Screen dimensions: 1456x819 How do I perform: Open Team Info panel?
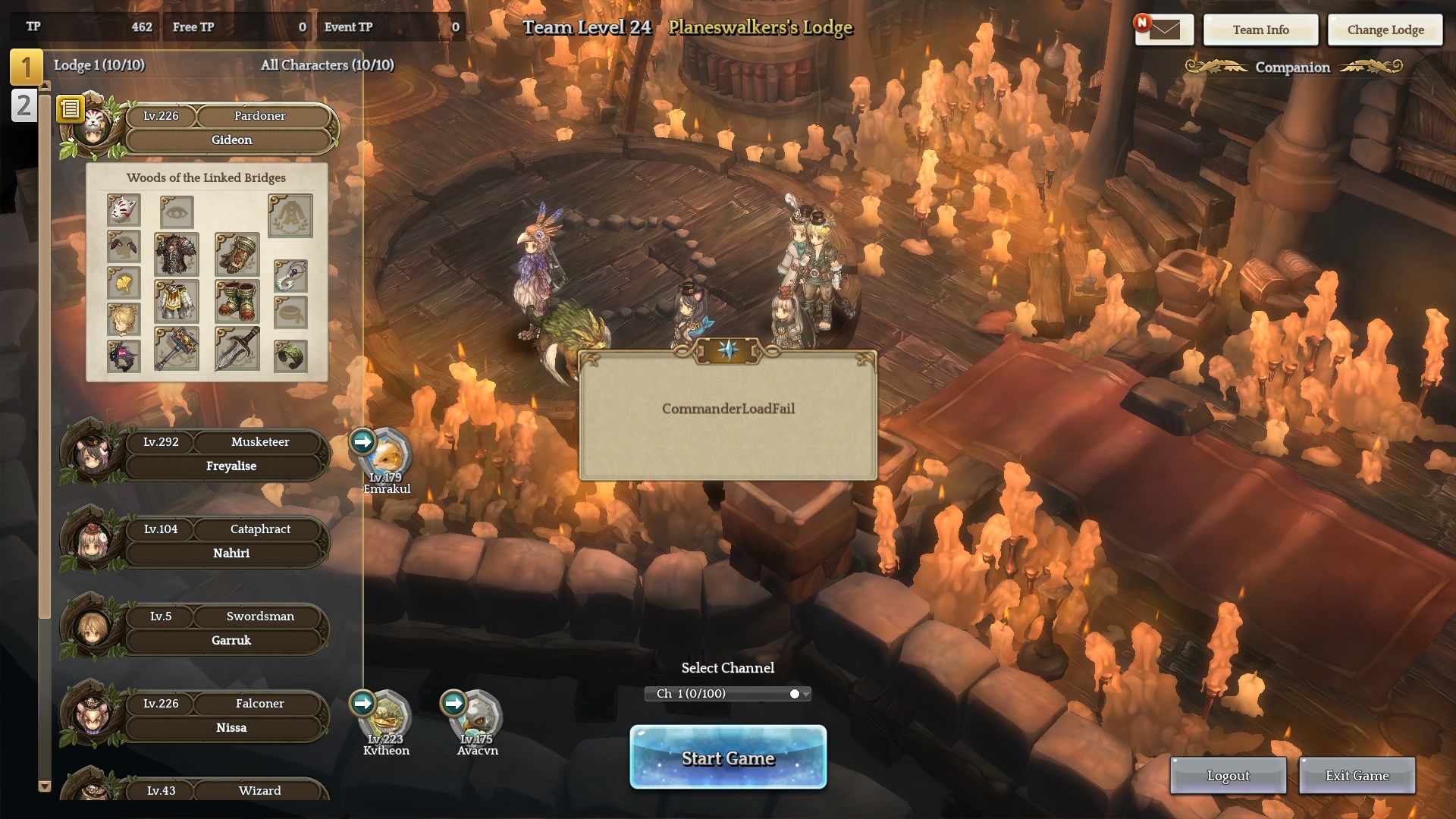click(1260, 30)
